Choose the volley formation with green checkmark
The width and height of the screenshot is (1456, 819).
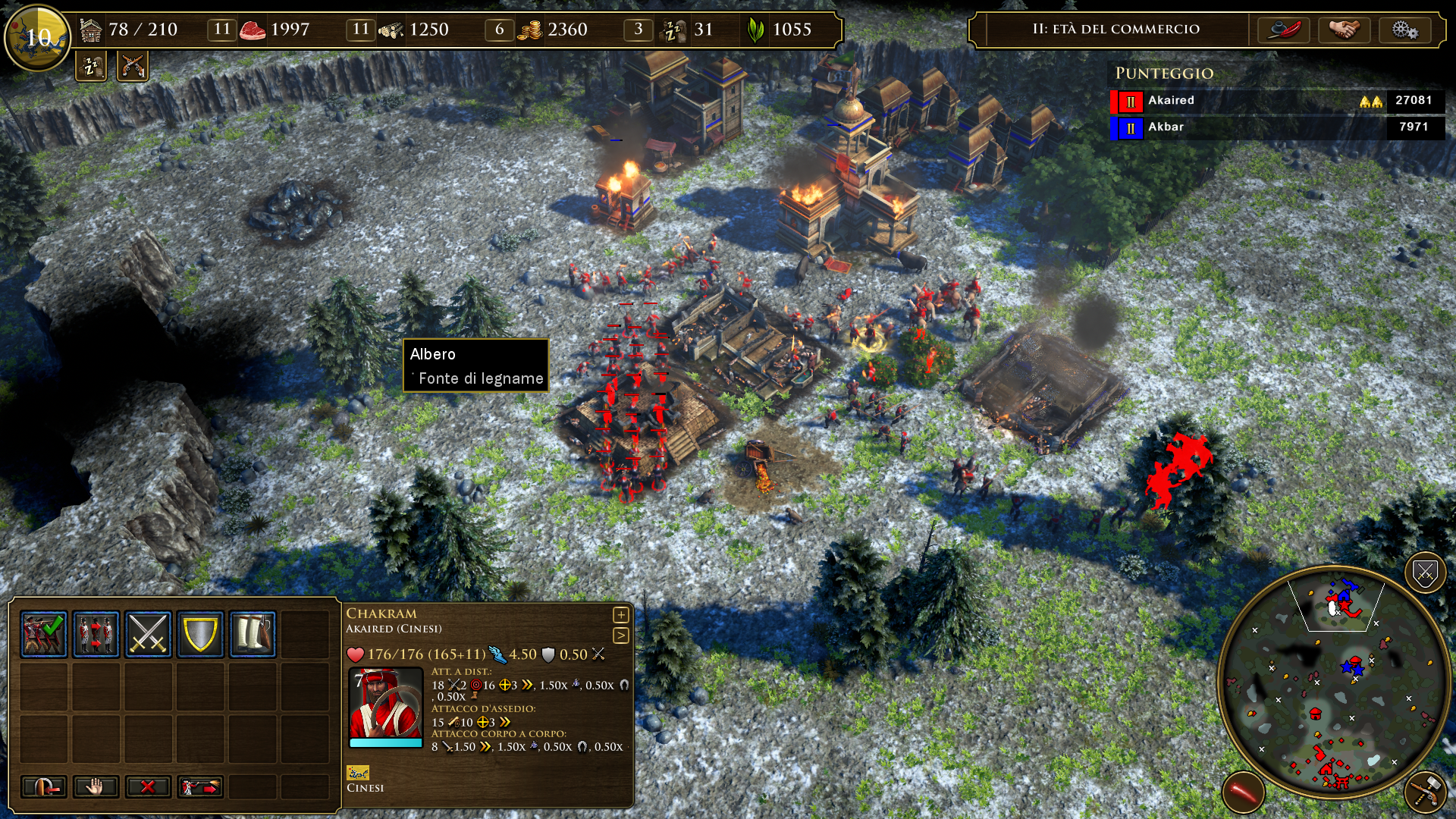[x=43, y=633]
